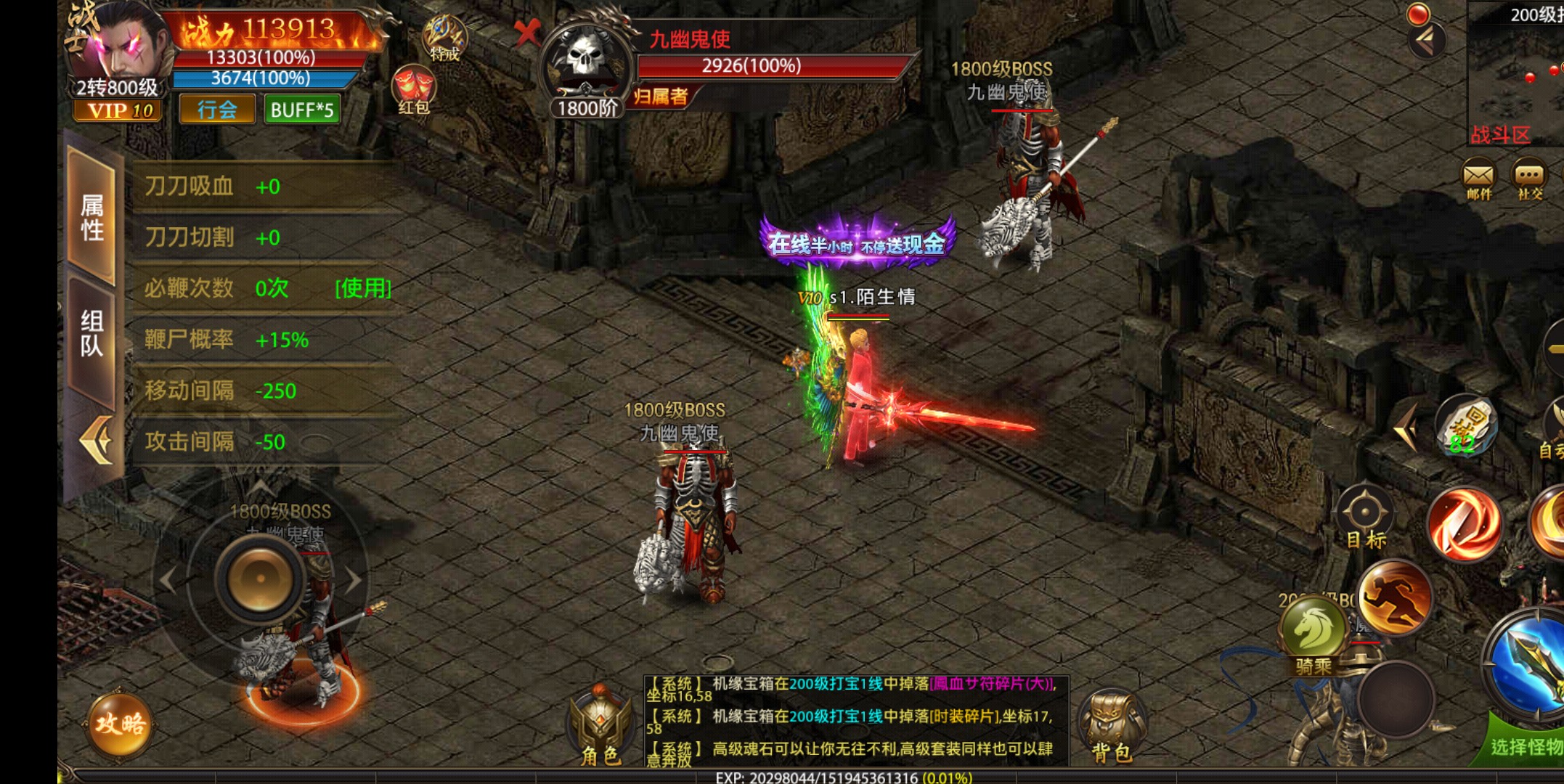Viewport: 1564px width, 784px height.
Task: Open the 行会 guild panel
Action: (x=216, y=110)
